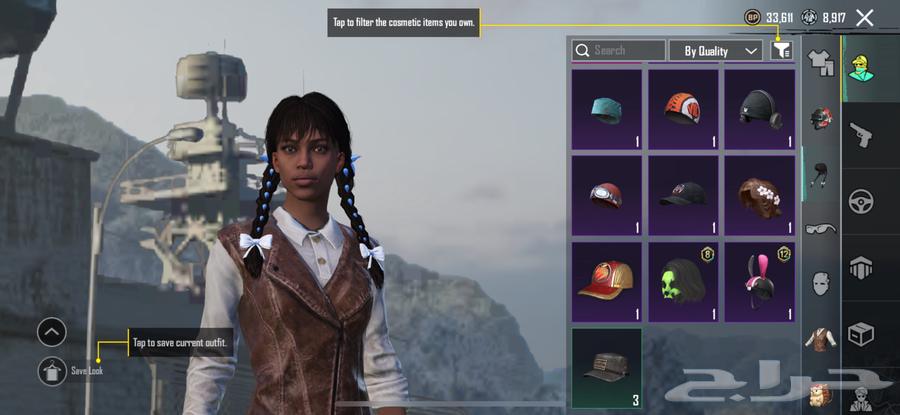Pick the black baseball cap
This screenshot has height=415, width=900.
[683, 195]
